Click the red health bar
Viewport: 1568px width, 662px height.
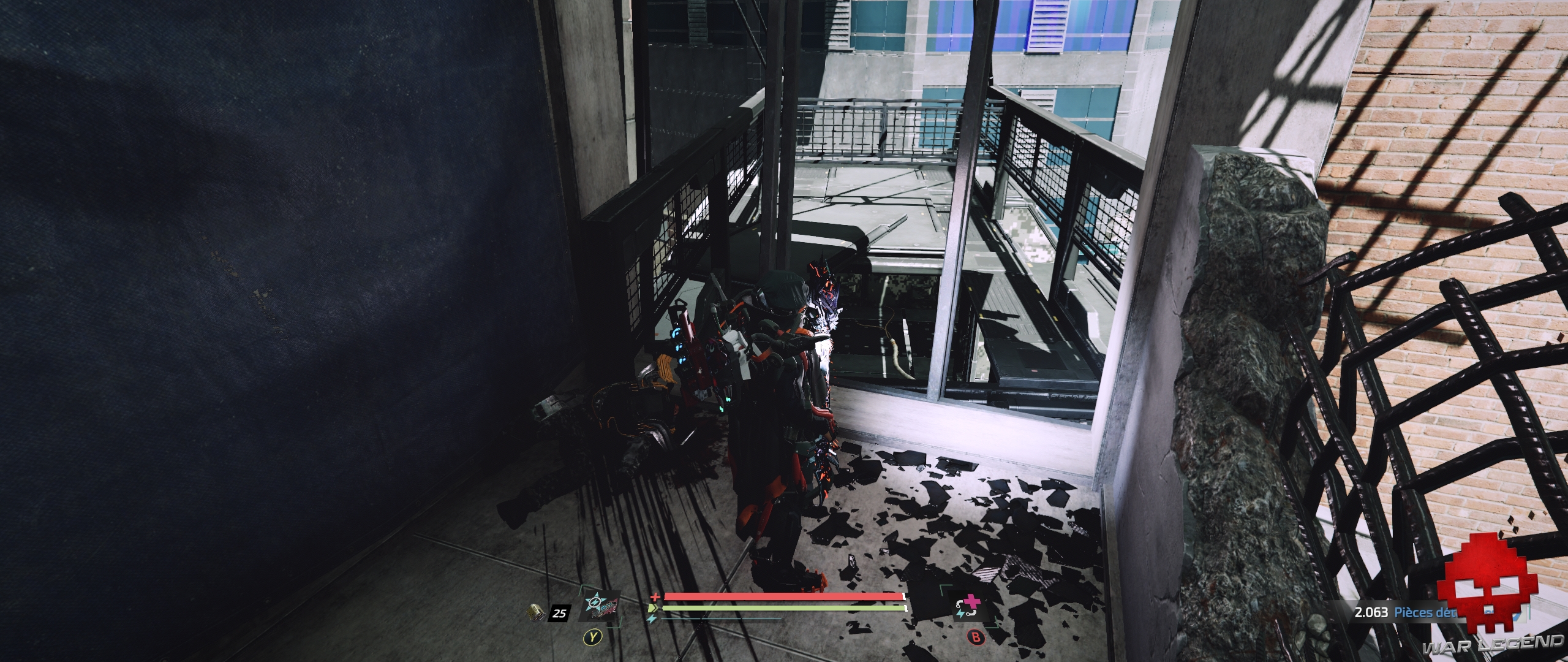(785, 597)
